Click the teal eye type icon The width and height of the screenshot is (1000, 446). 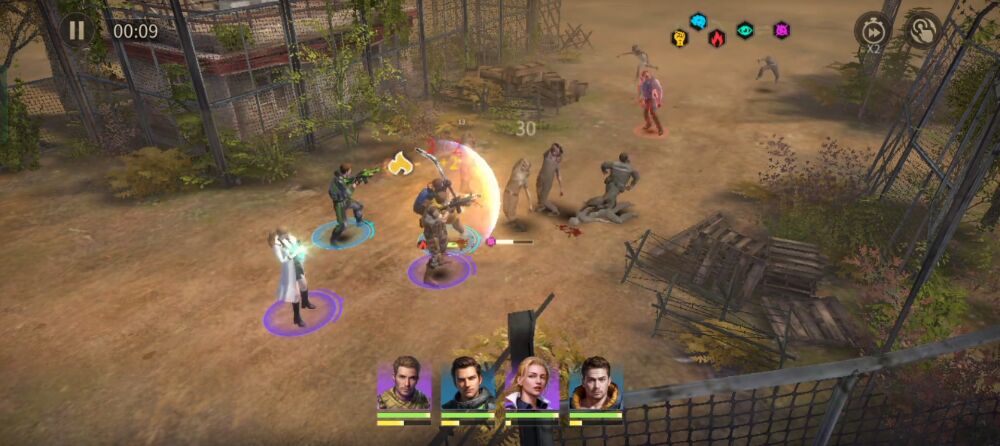click(745, 30)
